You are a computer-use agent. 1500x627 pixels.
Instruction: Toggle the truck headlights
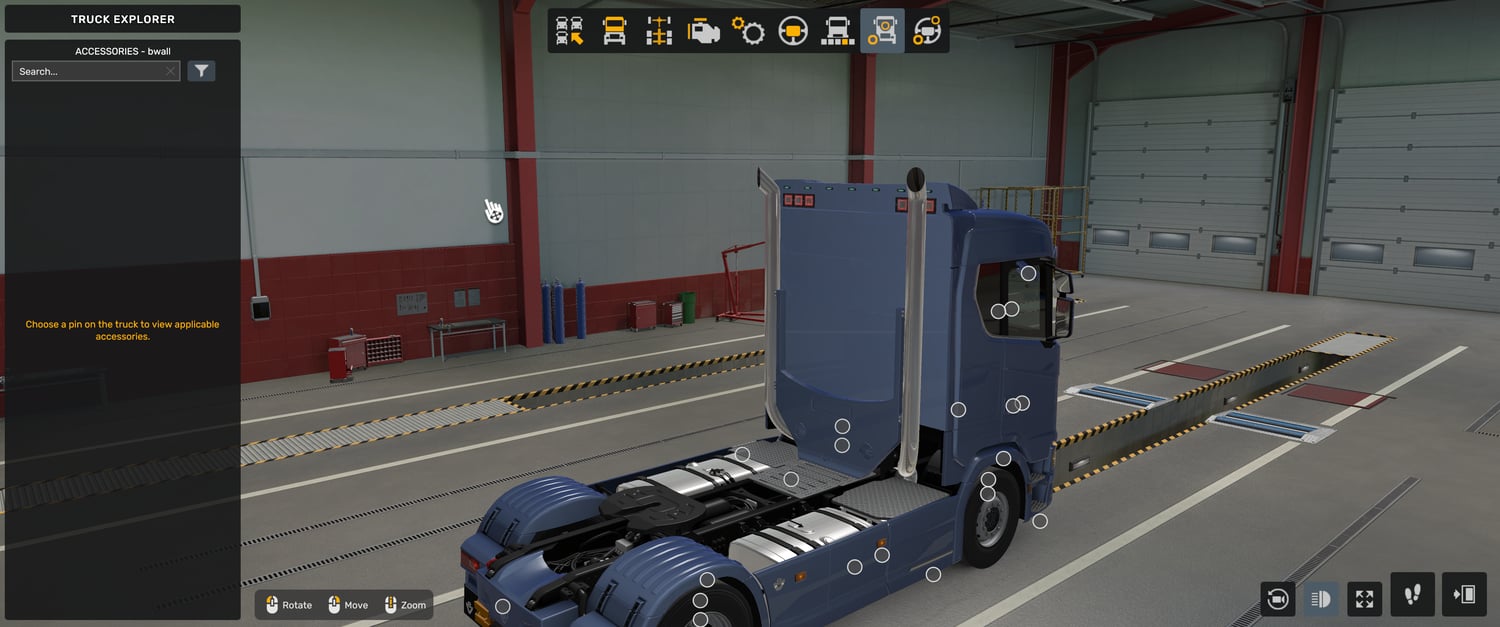(x=1320, y=599)
